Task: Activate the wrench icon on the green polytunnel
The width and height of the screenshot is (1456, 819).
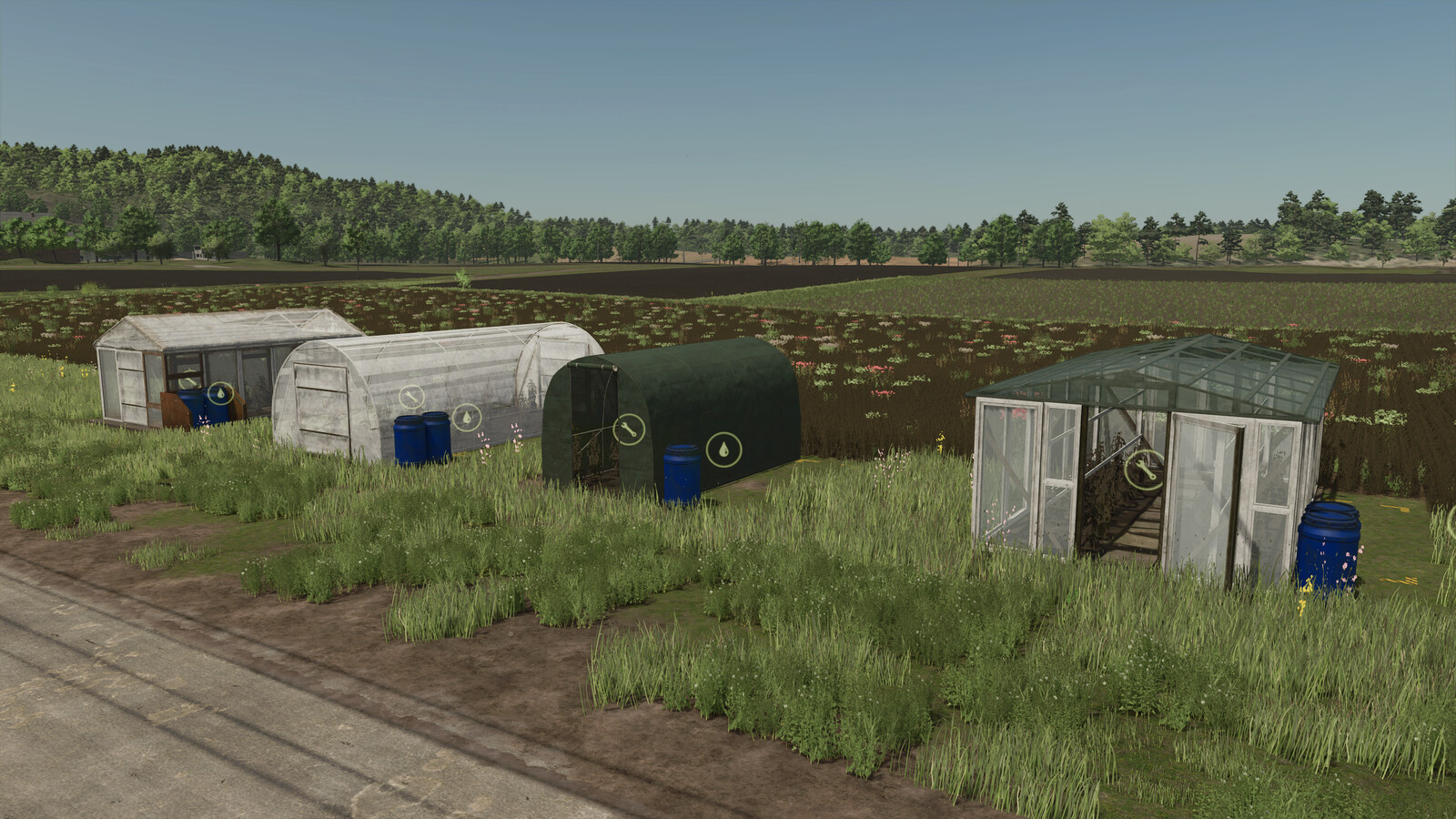Action: point(628,429)
